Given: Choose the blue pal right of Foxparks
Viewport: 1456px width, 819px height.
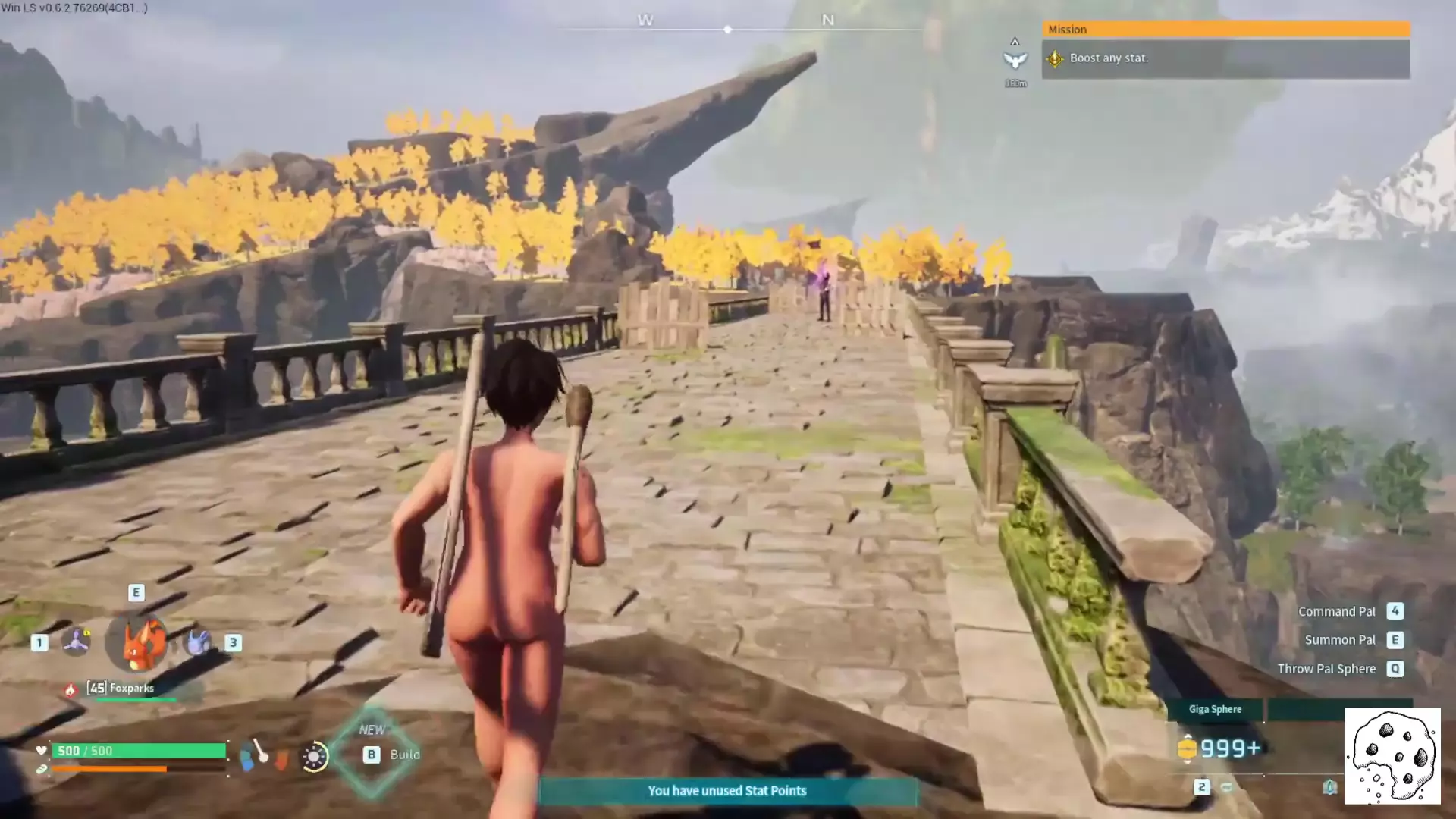Looking at the screenshot, I should tap(199, 642).
